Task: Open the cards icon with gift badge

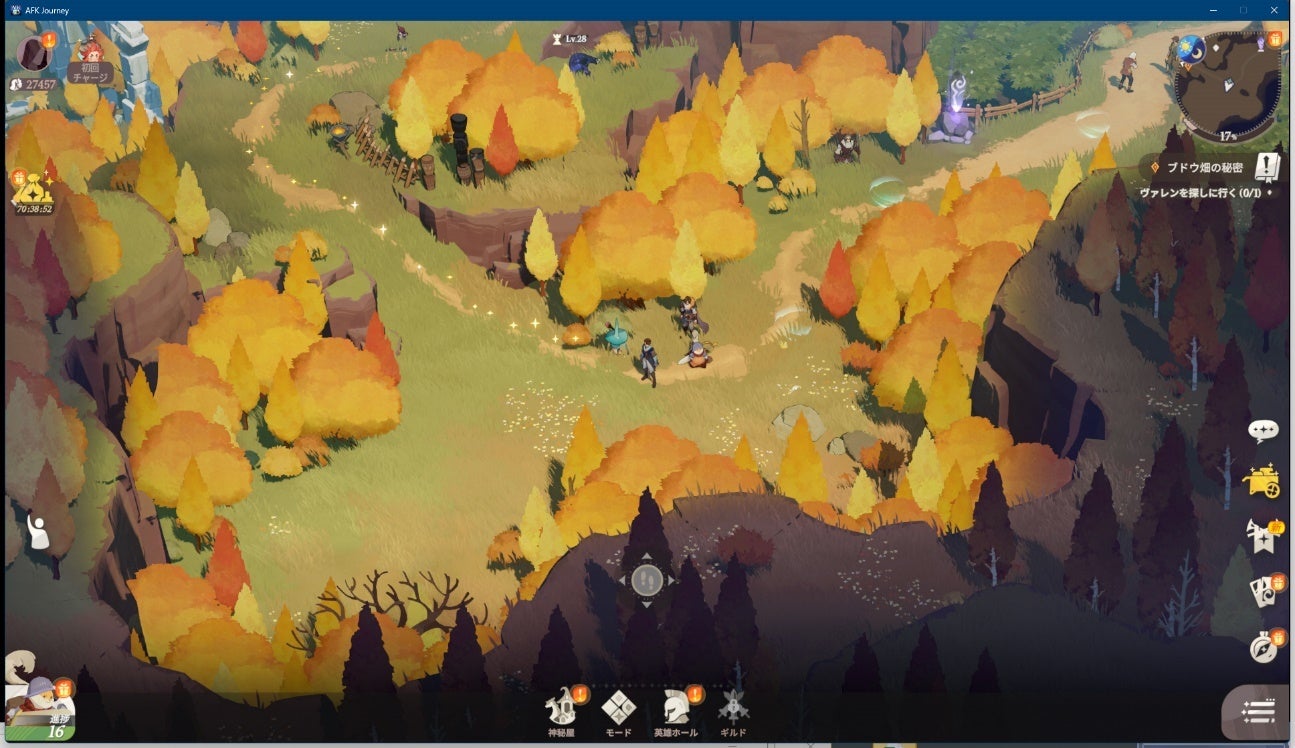Action: click(1263, 590)
